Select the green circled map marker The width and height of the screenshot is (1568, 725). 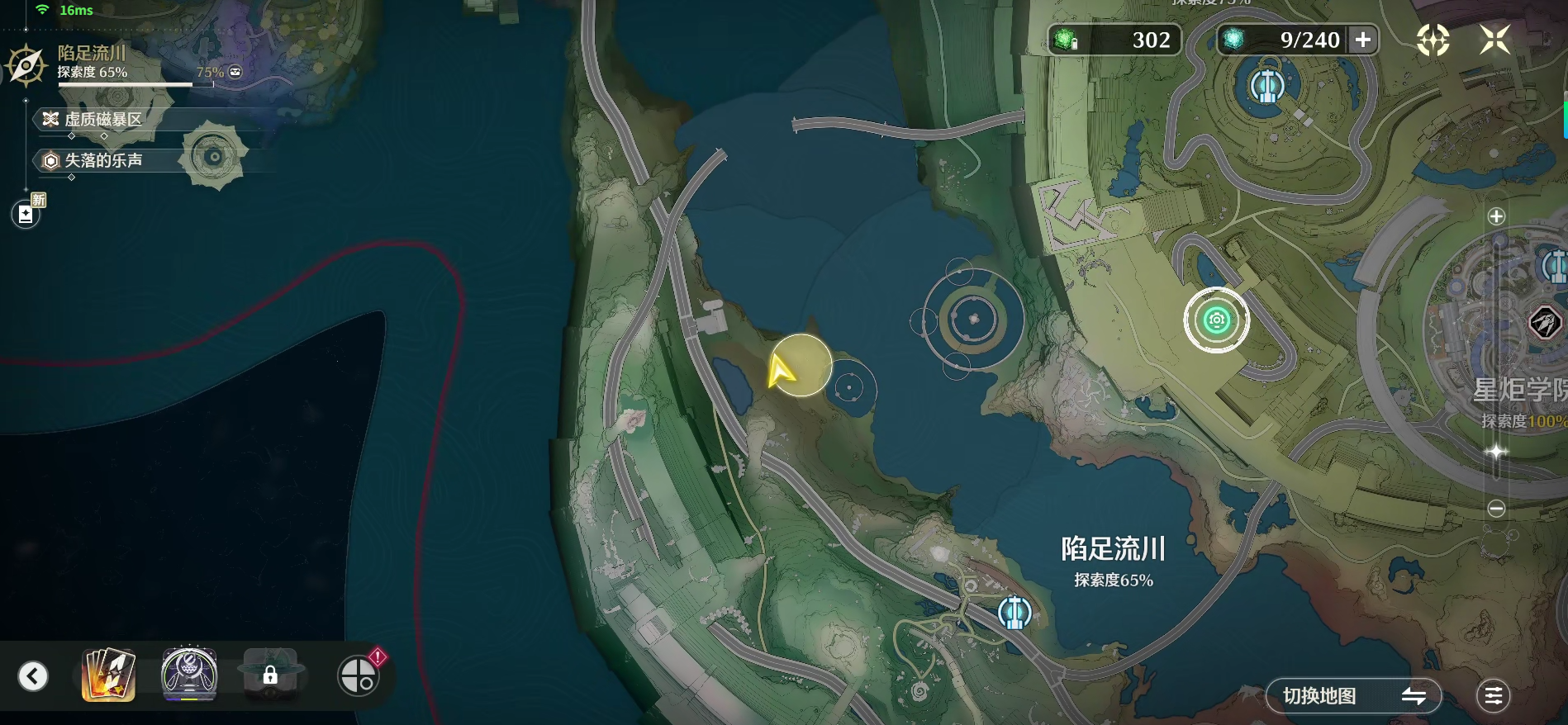coord(1216,320)
